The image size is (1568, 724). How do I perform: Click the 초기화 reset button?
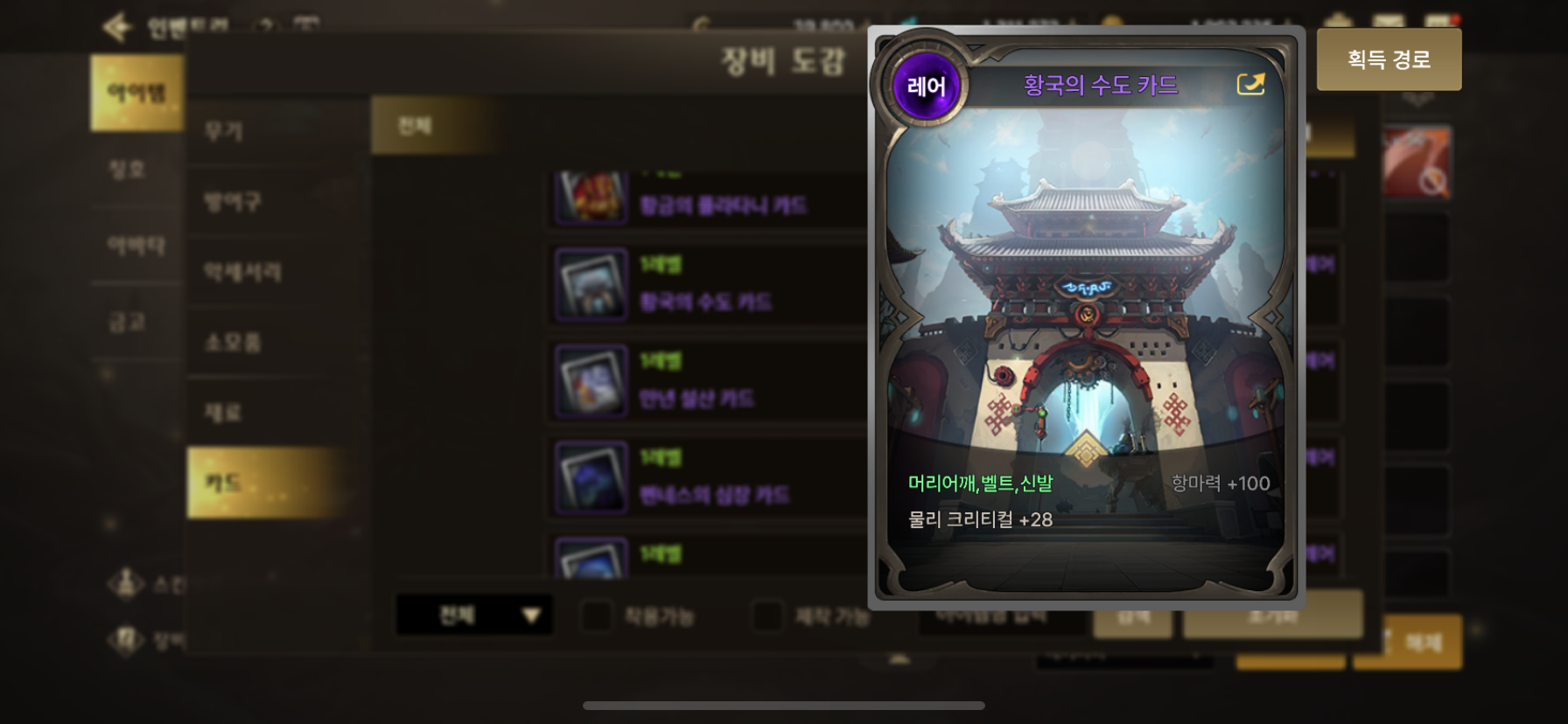click(x=1272, y=615)
